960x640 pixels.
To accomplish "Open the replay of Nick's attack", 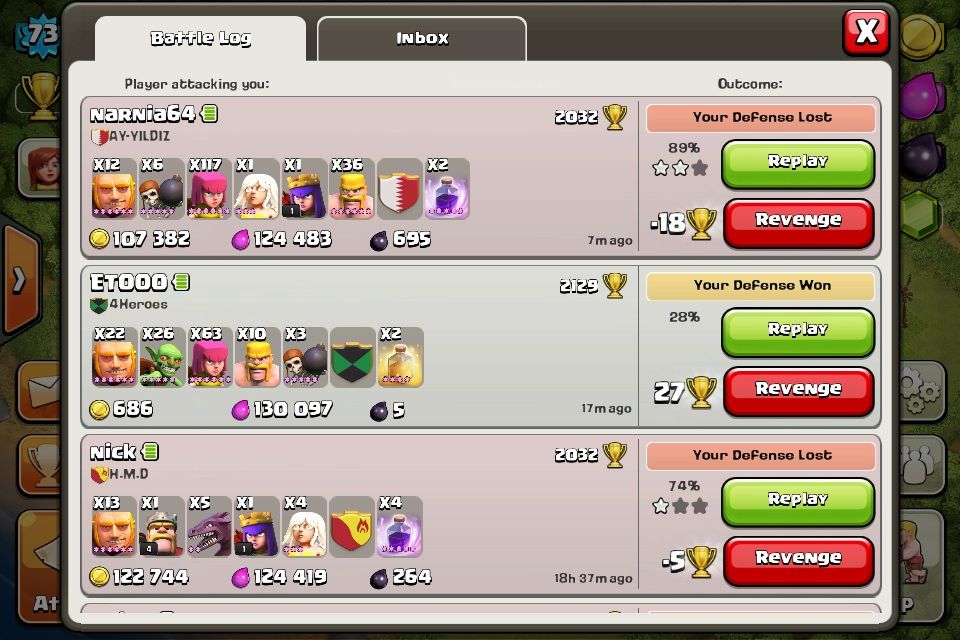I will 797,499.
